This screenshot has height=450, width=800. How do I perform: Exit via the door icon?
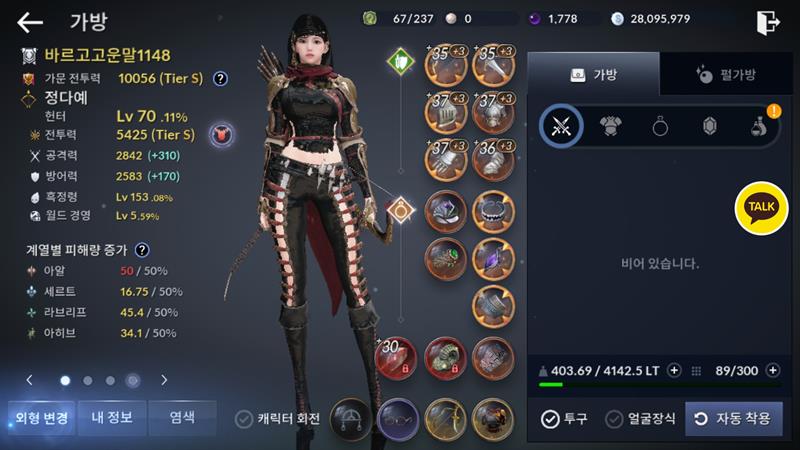[767, 21]
